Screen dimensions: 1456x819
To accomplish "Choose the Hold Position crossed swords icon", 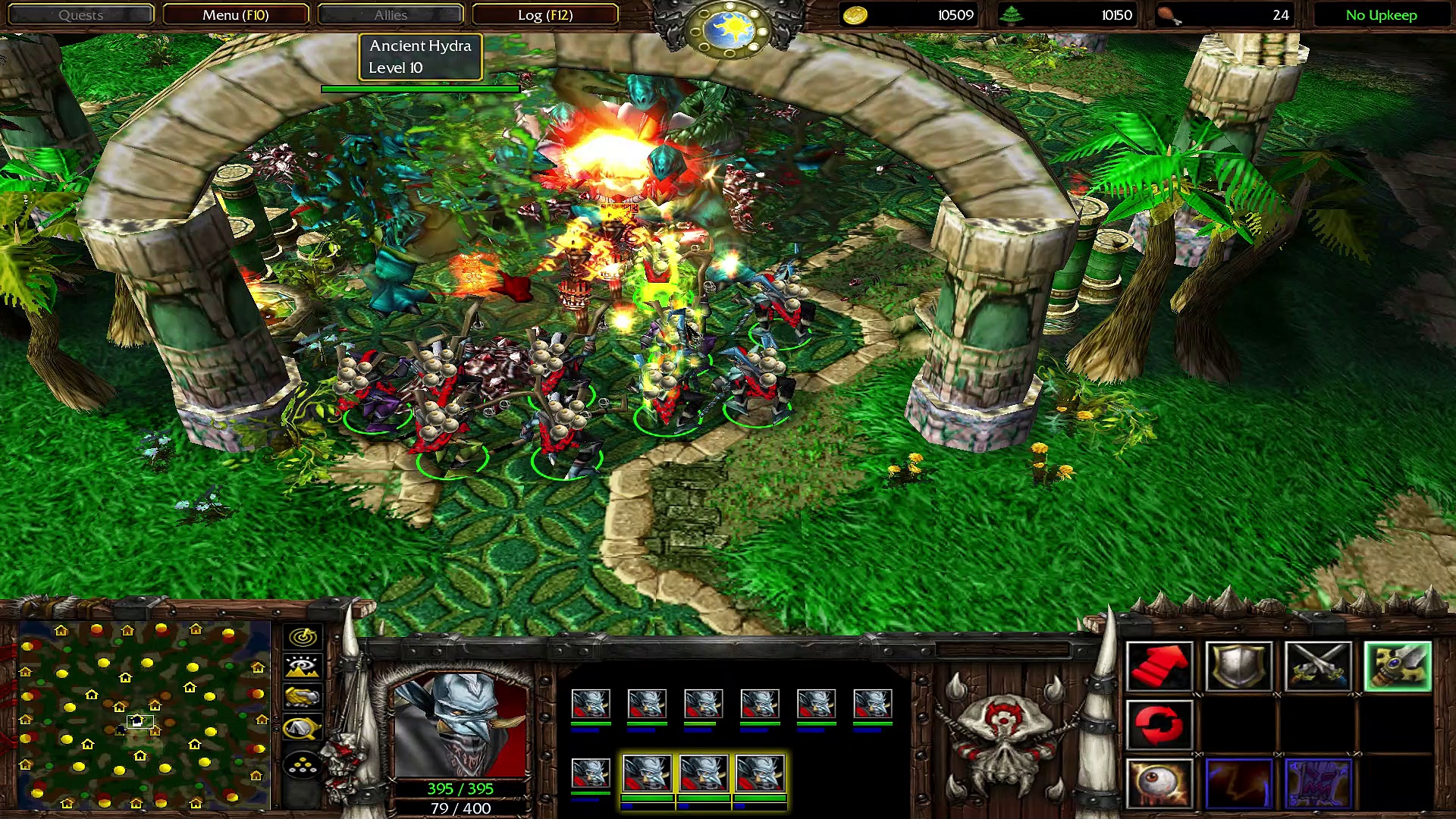I will [1318, 667].
